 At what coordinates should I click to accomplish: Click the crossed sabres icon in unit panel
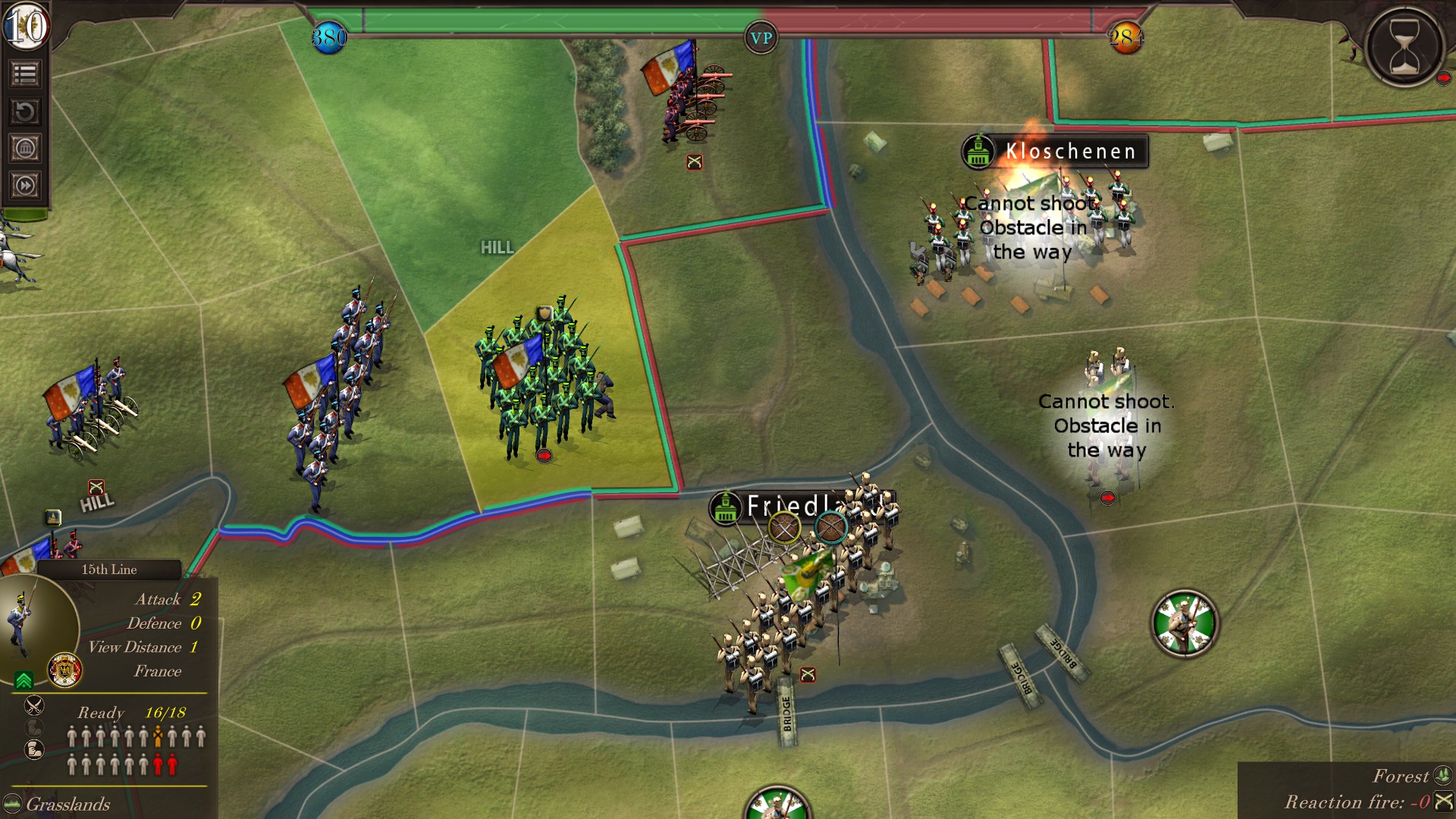point(34,706)
